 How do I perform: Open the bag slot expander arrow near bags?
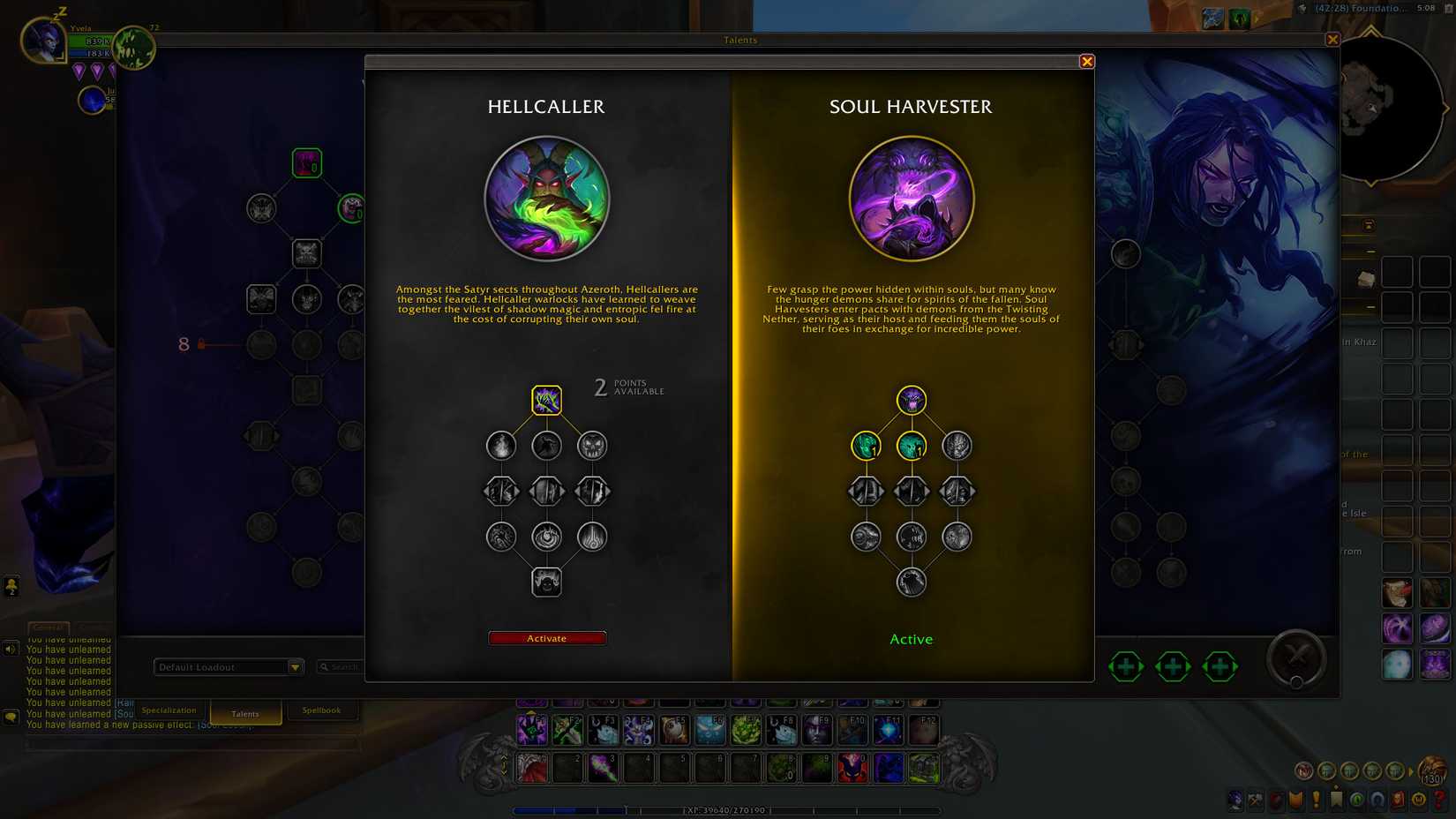1411,771
